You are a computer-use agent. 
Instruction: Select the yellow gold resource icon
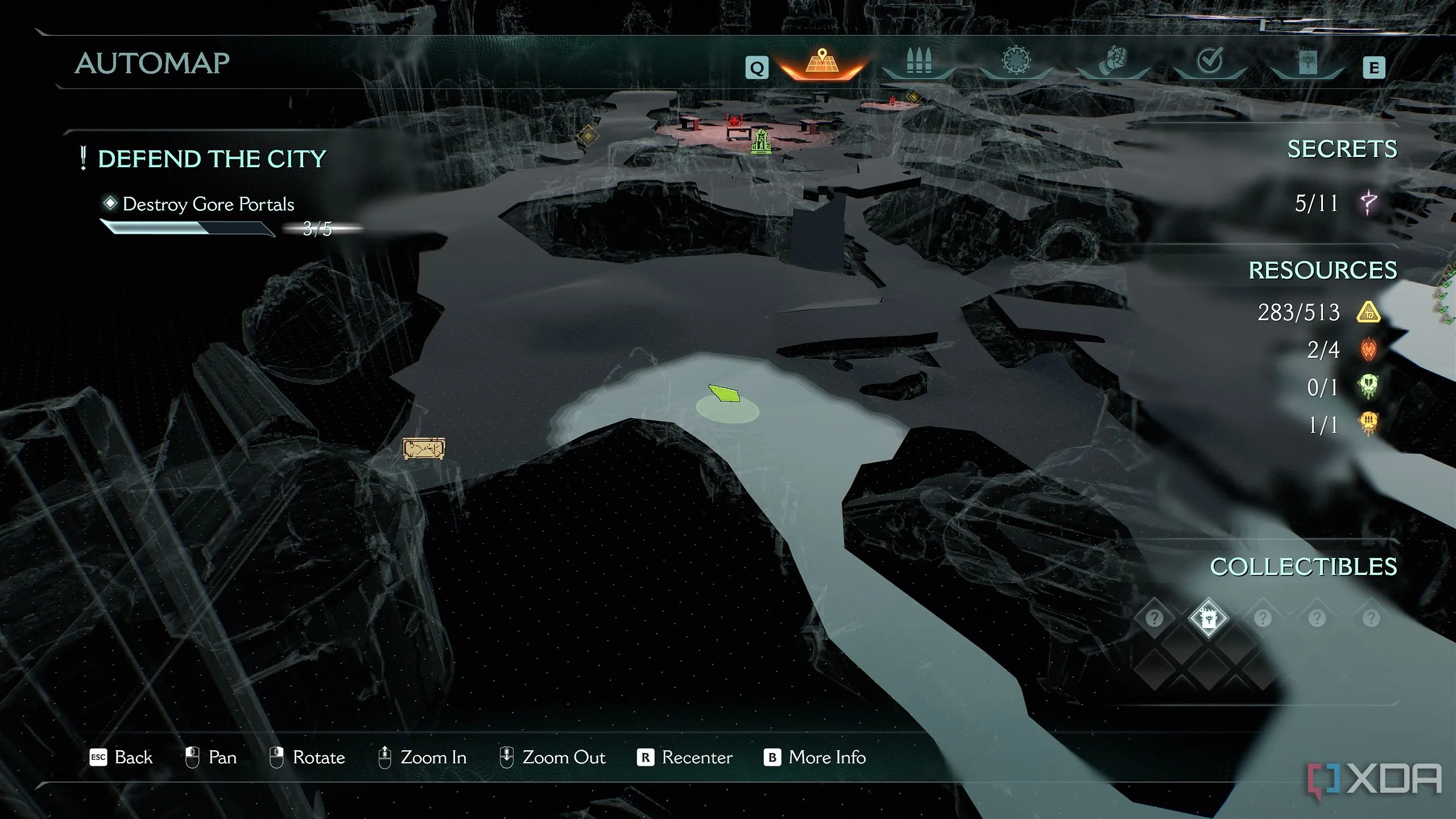point(1368,312)
